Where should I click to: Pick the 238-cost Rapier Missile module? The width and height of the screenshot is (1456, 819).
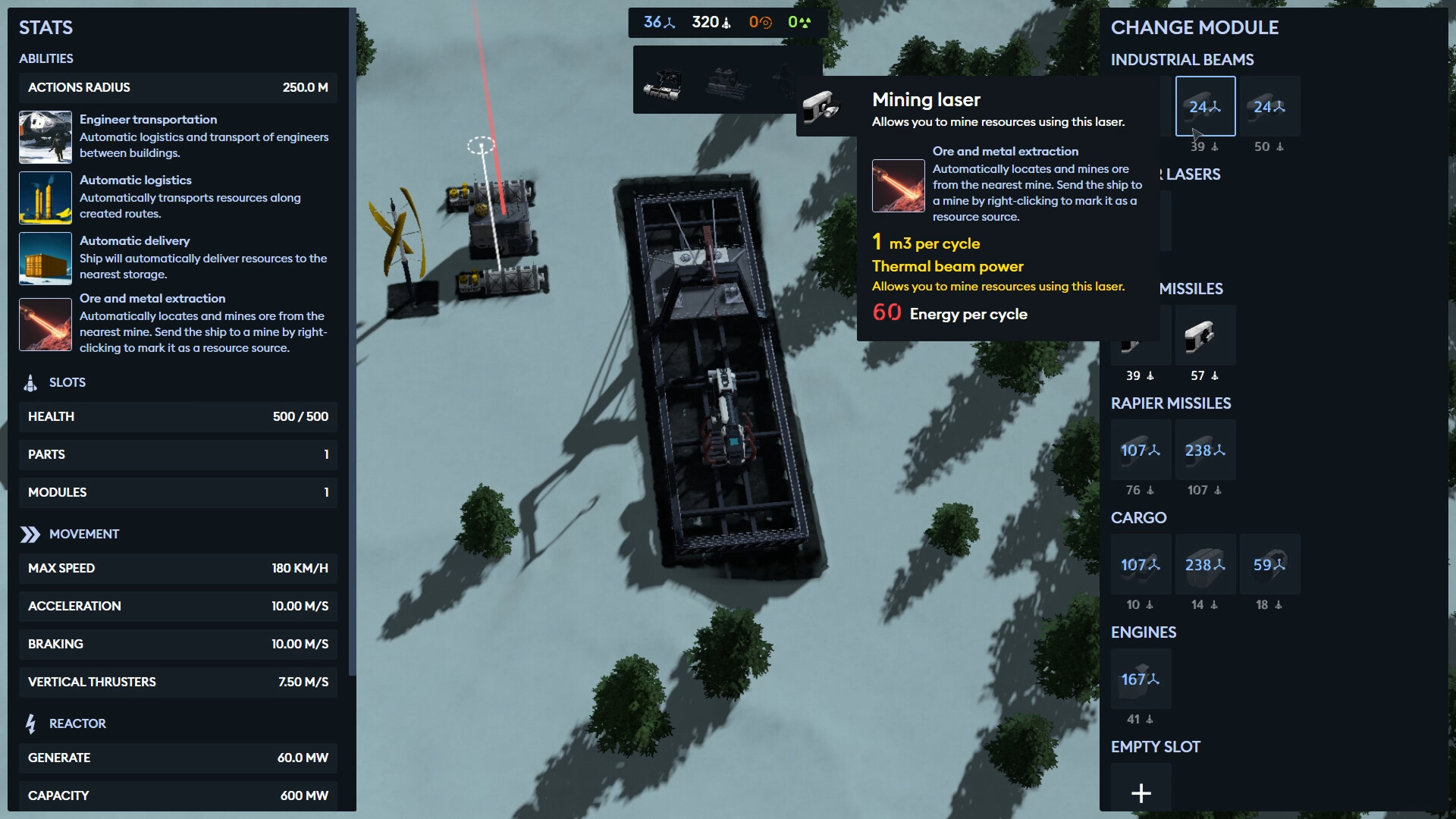point(1205,450)
